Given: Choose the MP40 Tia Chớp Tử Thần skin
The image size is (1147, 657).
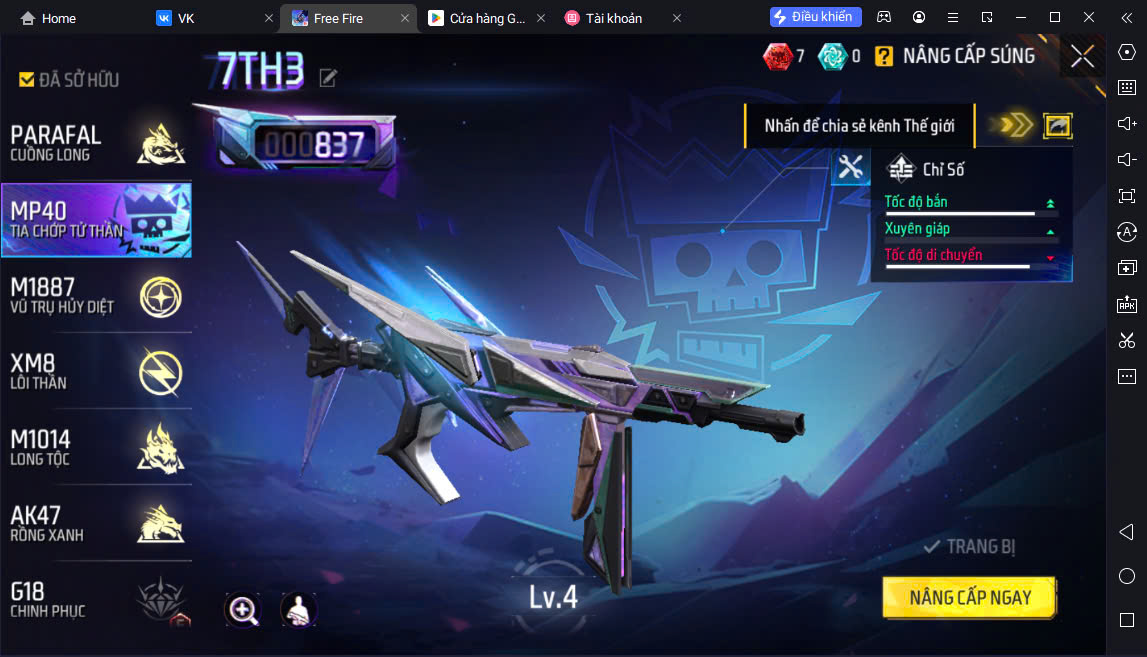Looking at the screenshot, I should pyautogui.click(x=96, y=220).
